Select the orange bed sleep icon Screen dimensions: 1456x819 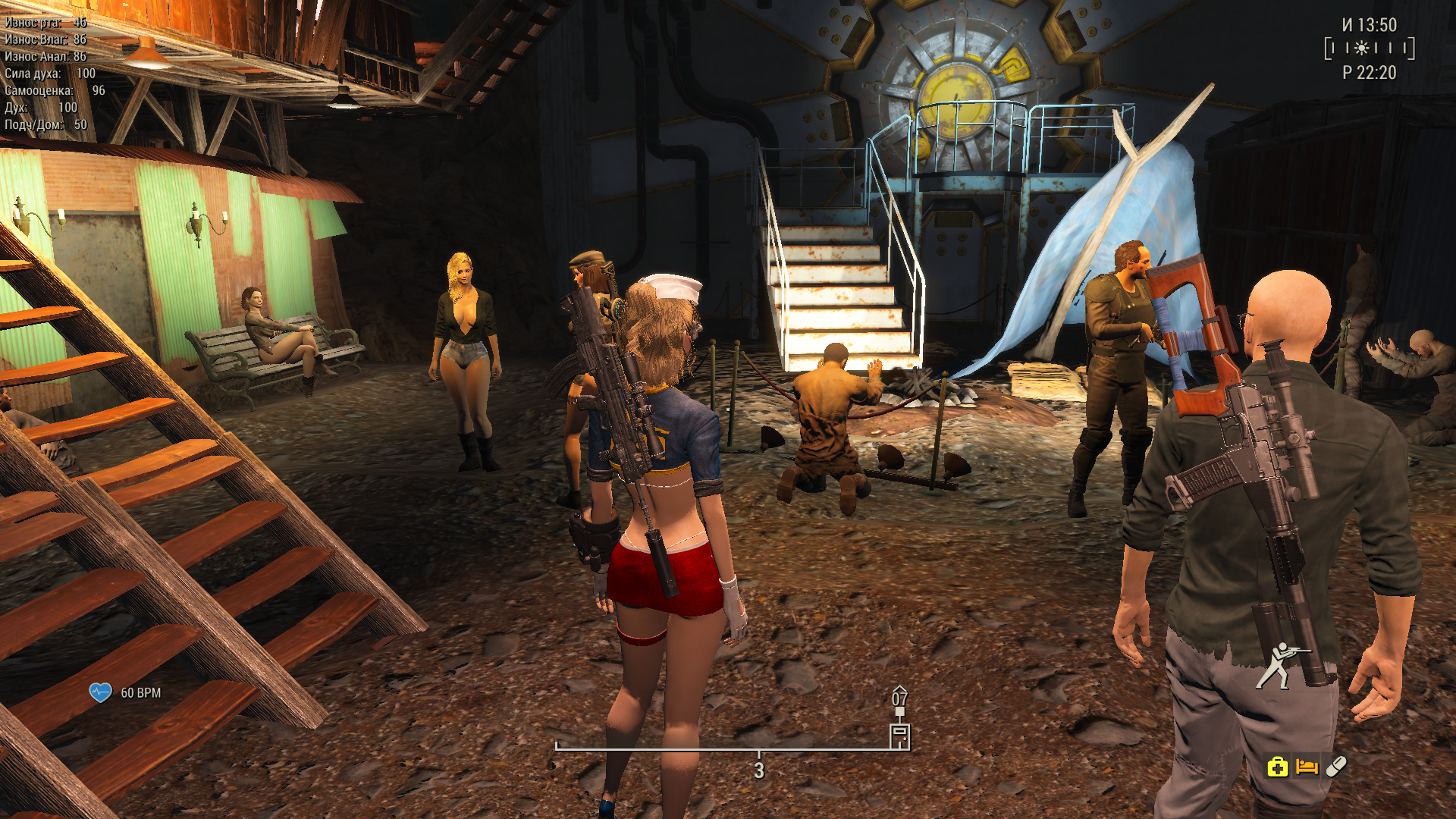[x=1307, y=767]
